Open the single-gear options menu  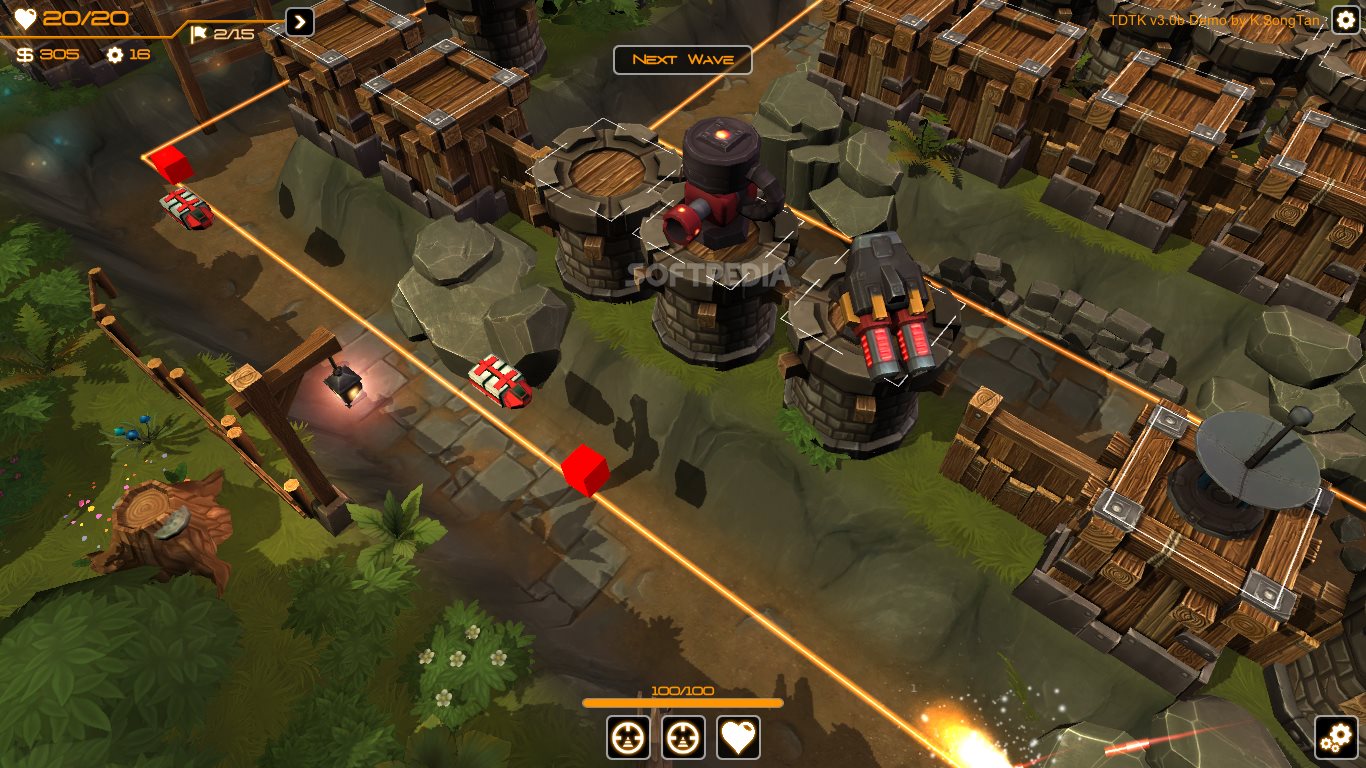[x=1345, y=19]
